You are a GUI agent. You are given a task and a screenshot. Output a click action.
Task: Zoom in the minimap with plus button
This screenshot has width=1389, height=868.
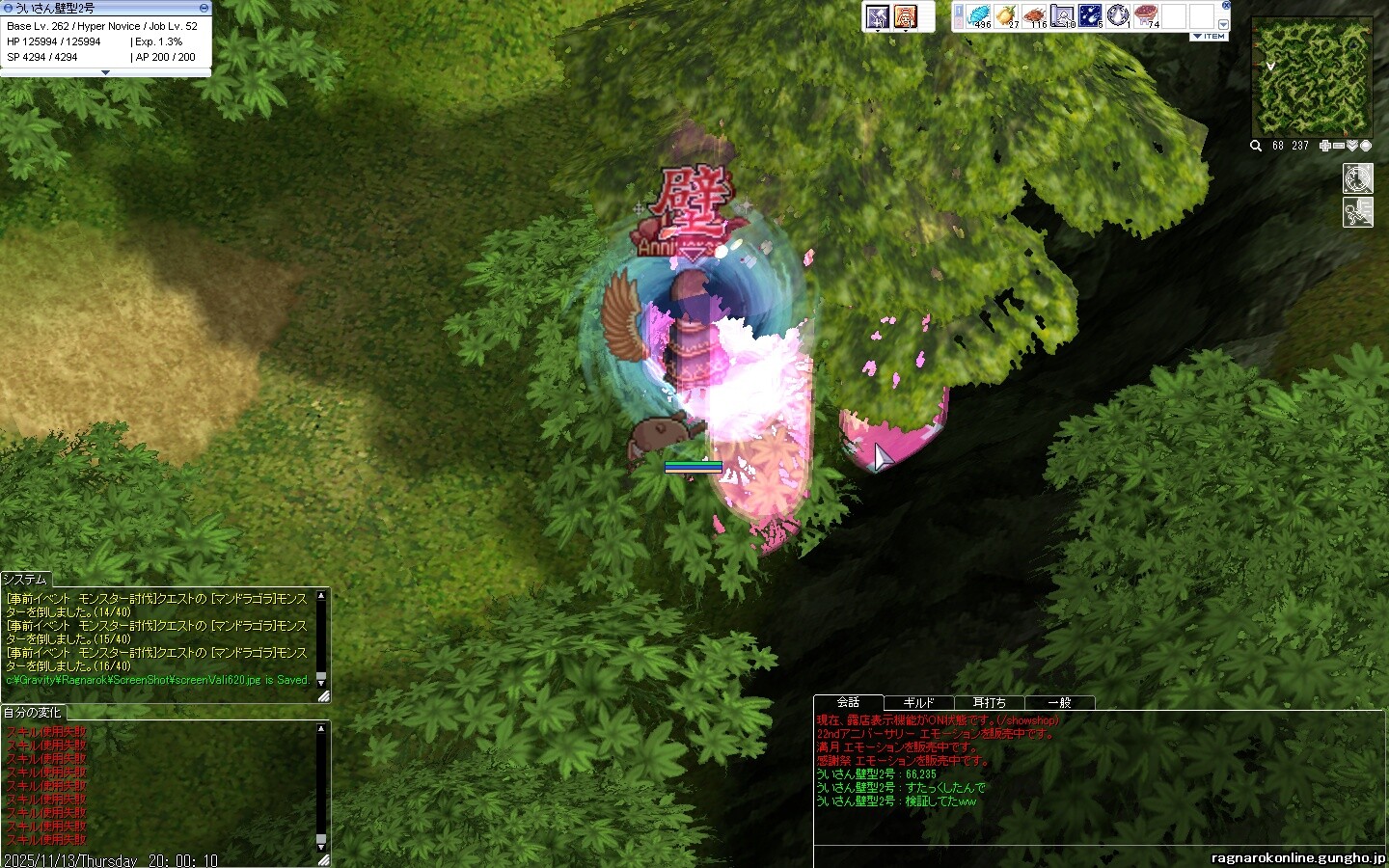[x=1325, y=146]
